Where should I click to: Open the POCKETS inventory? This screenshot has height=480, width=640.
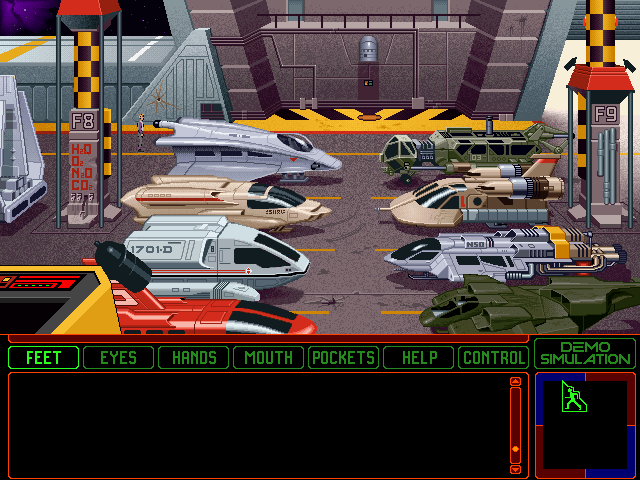pyautogui.click(x=344, y=357)
